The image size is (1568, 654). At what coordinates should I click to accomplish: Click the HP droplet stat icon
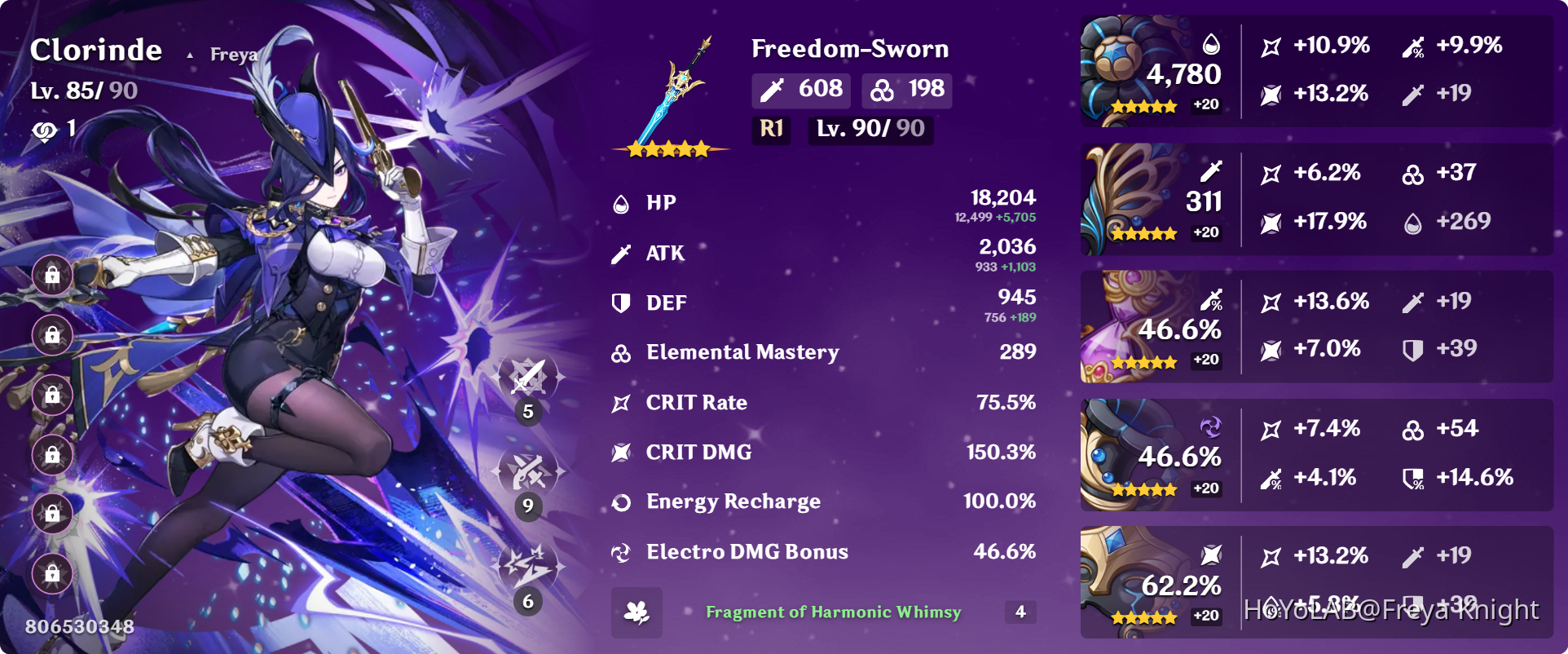click(x=620, y=203)
